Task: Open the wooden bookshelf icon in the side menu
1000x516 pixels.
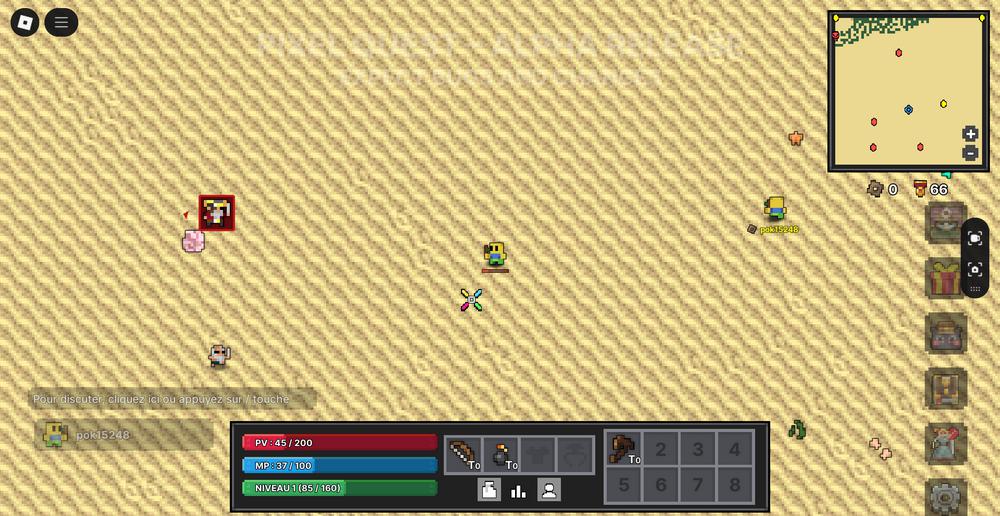Action: tap(945, 388)
